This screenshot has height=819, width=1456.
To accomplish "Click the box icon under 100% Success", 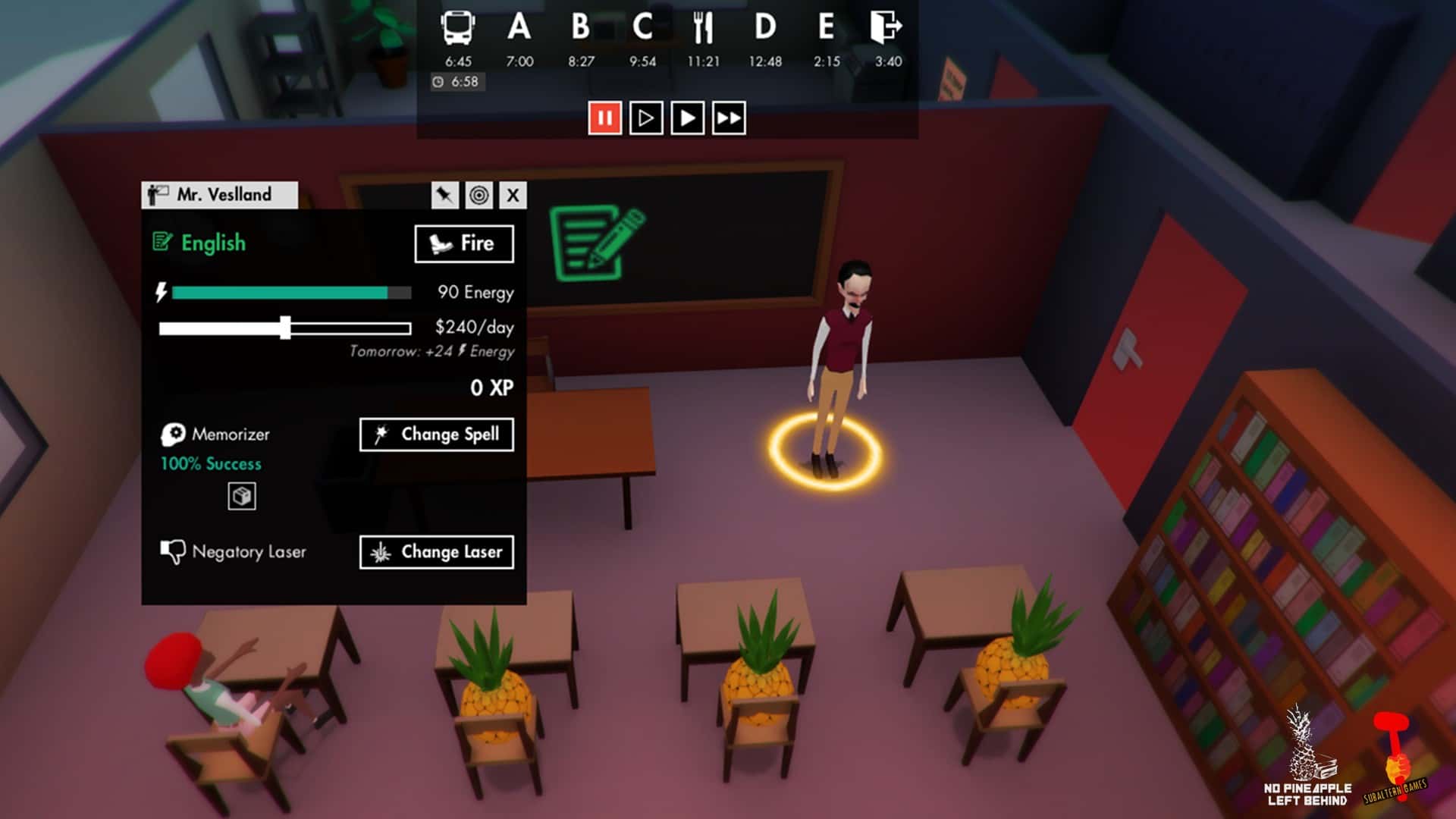I will (x=241, y=497).
